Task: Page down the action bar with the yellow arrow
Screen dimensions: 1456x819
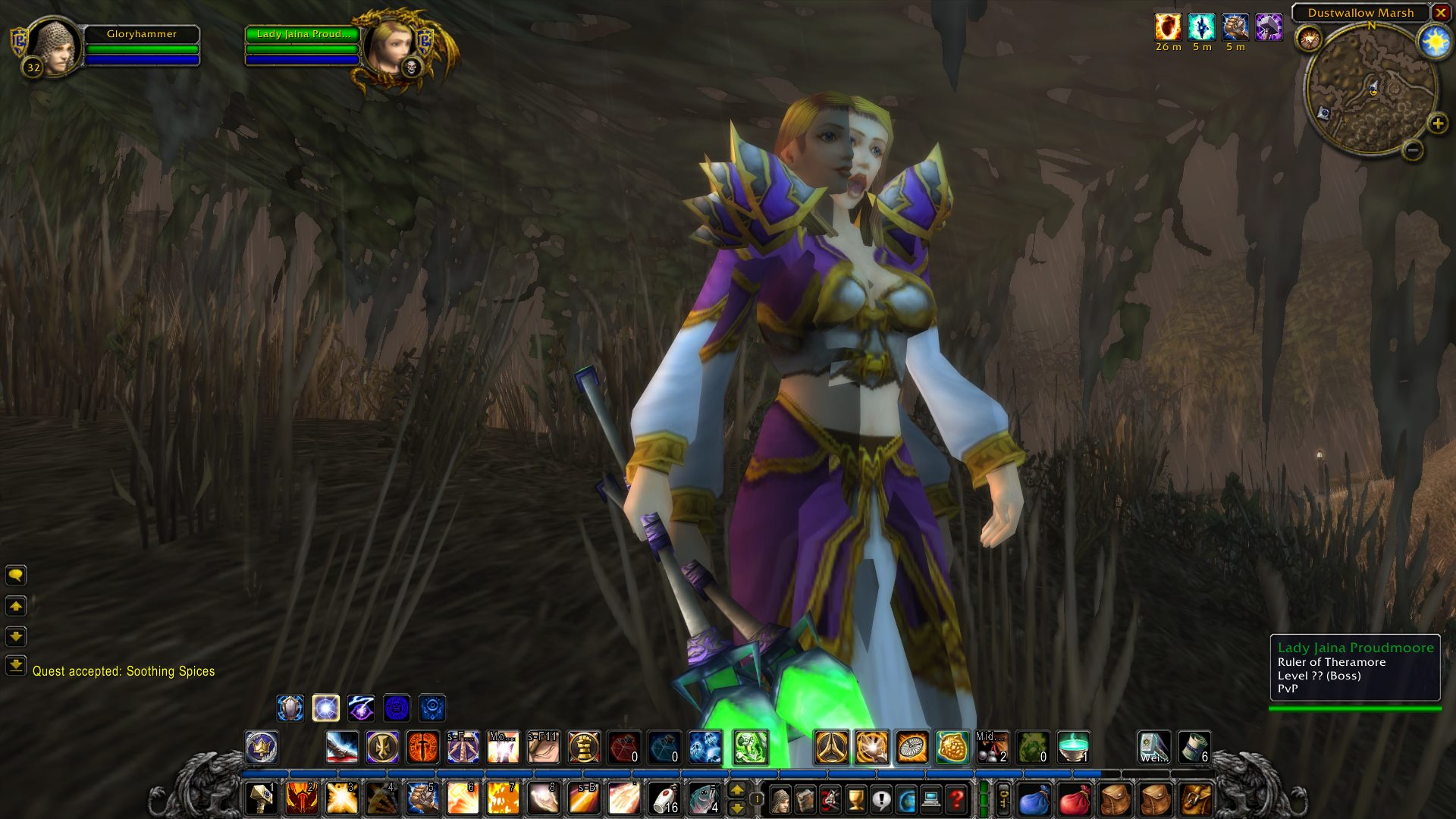Action: point(736,808)
